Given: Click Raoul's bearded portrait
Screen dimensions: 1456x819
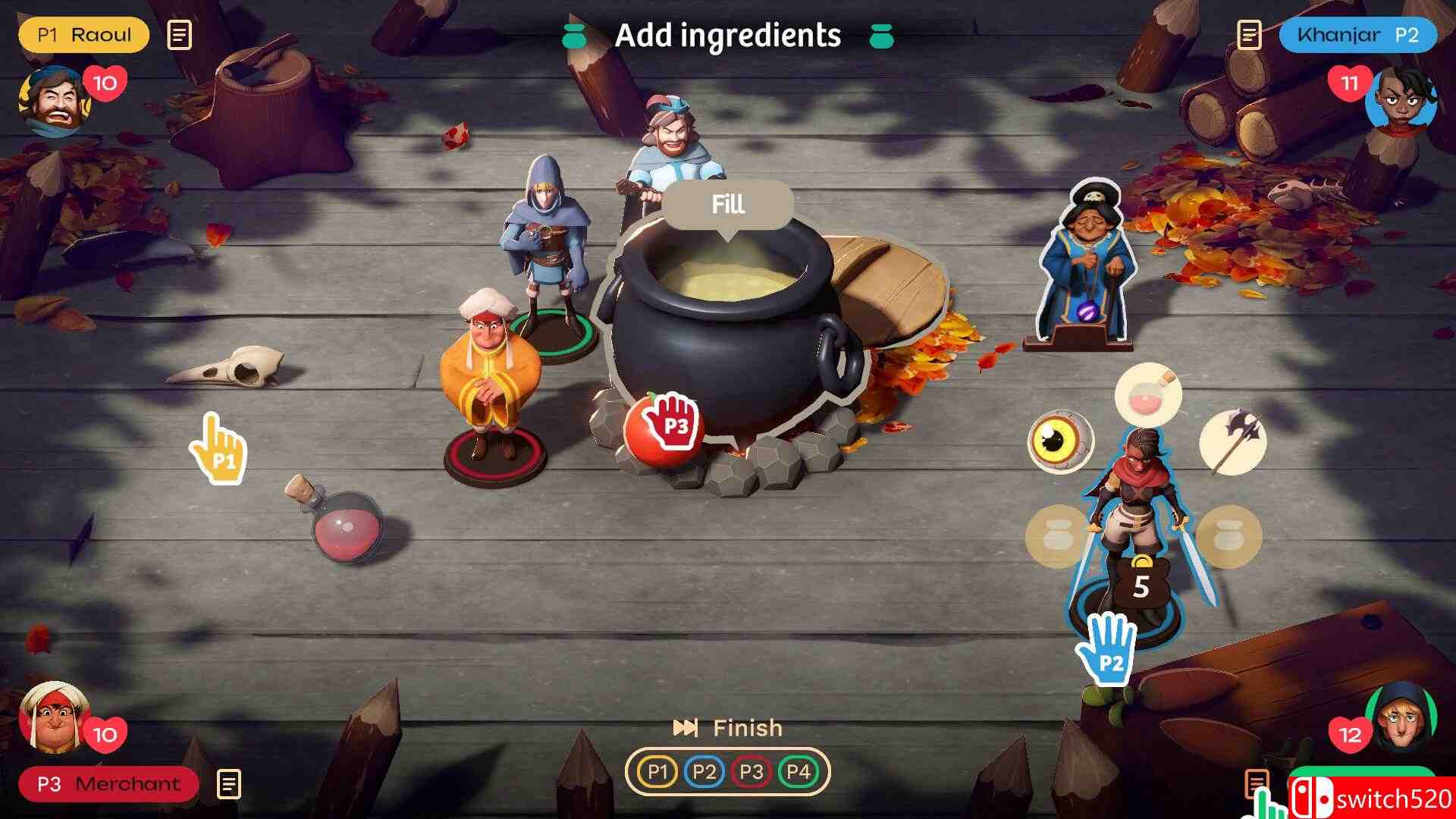Looking at the screenshot, I should coord(55,102).
